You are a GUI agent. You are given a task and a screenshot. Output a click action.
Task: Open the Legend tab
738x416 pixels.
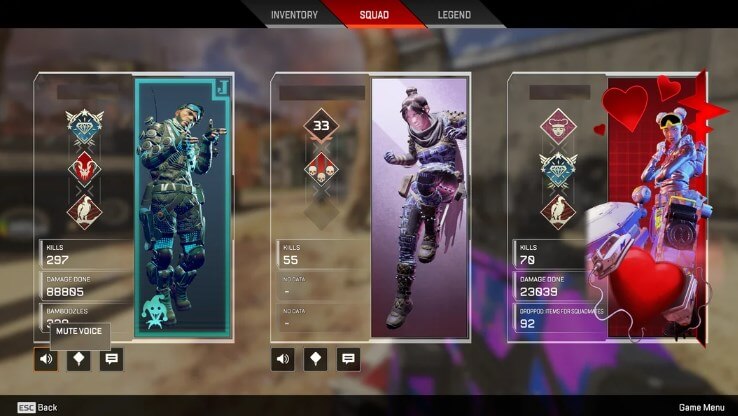(454, 15)
